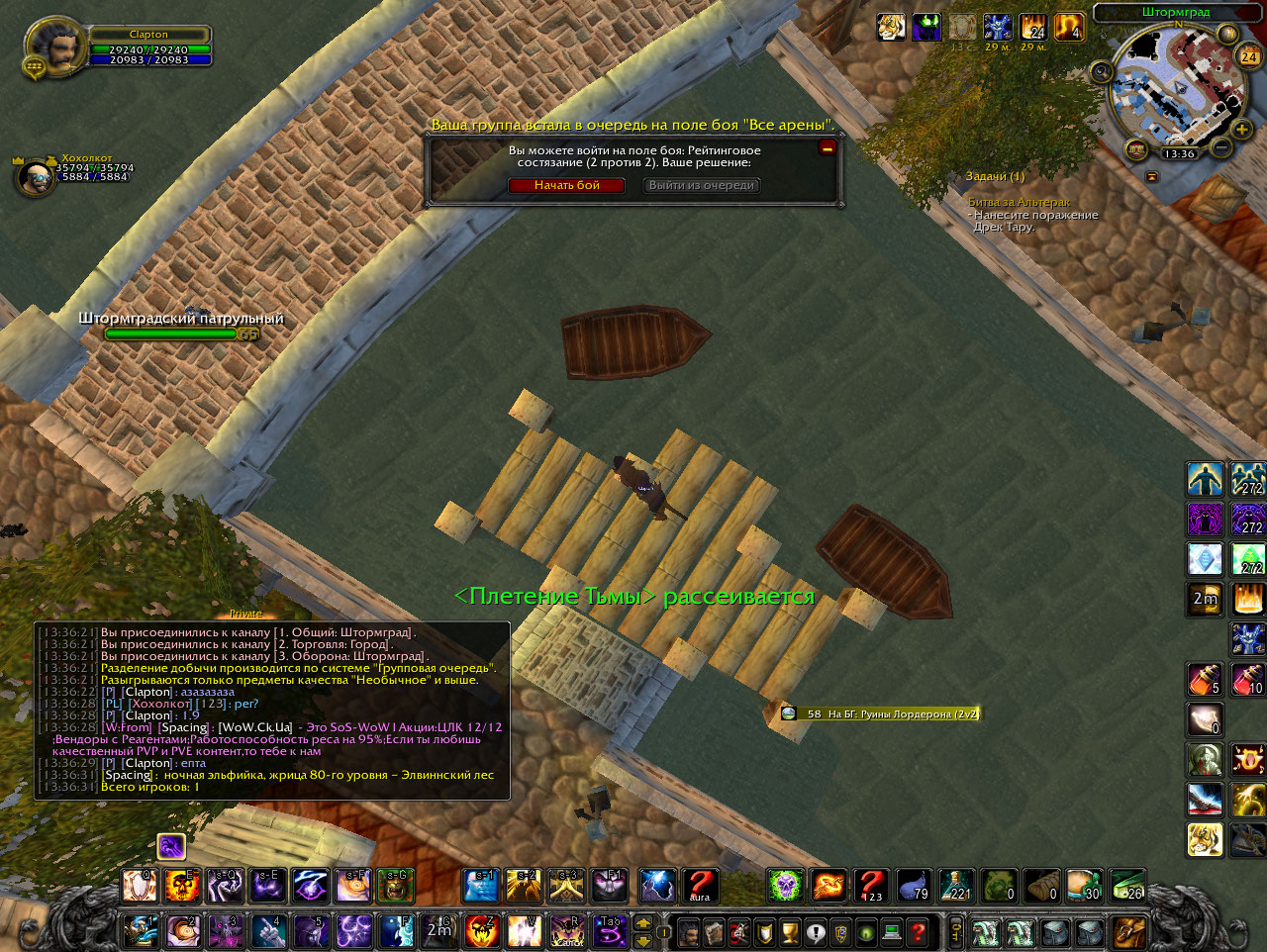Activate the tiger head icon in the right bar
The height and width of the screenshot is (952, 1267).
click(x=1205, y=839)
